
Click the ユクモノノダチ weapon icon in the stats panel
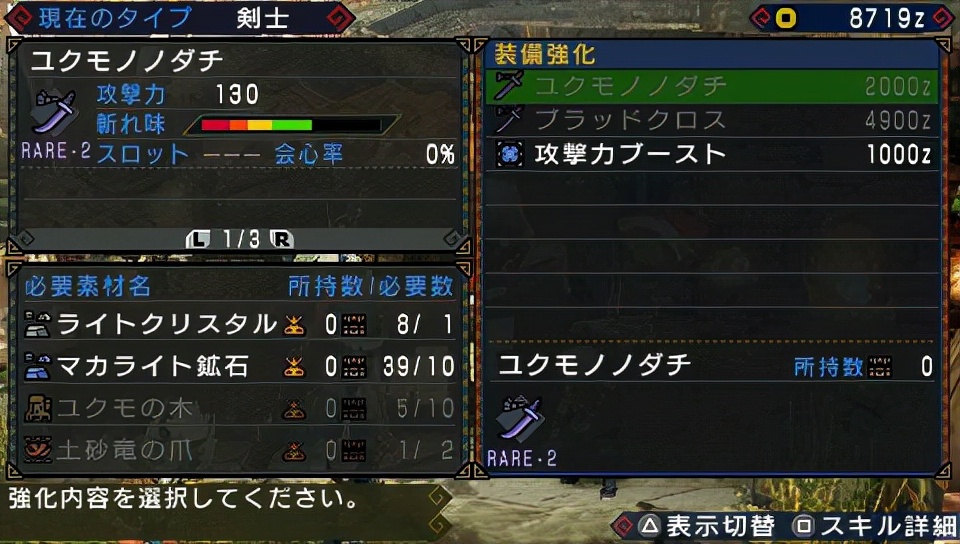55,112
